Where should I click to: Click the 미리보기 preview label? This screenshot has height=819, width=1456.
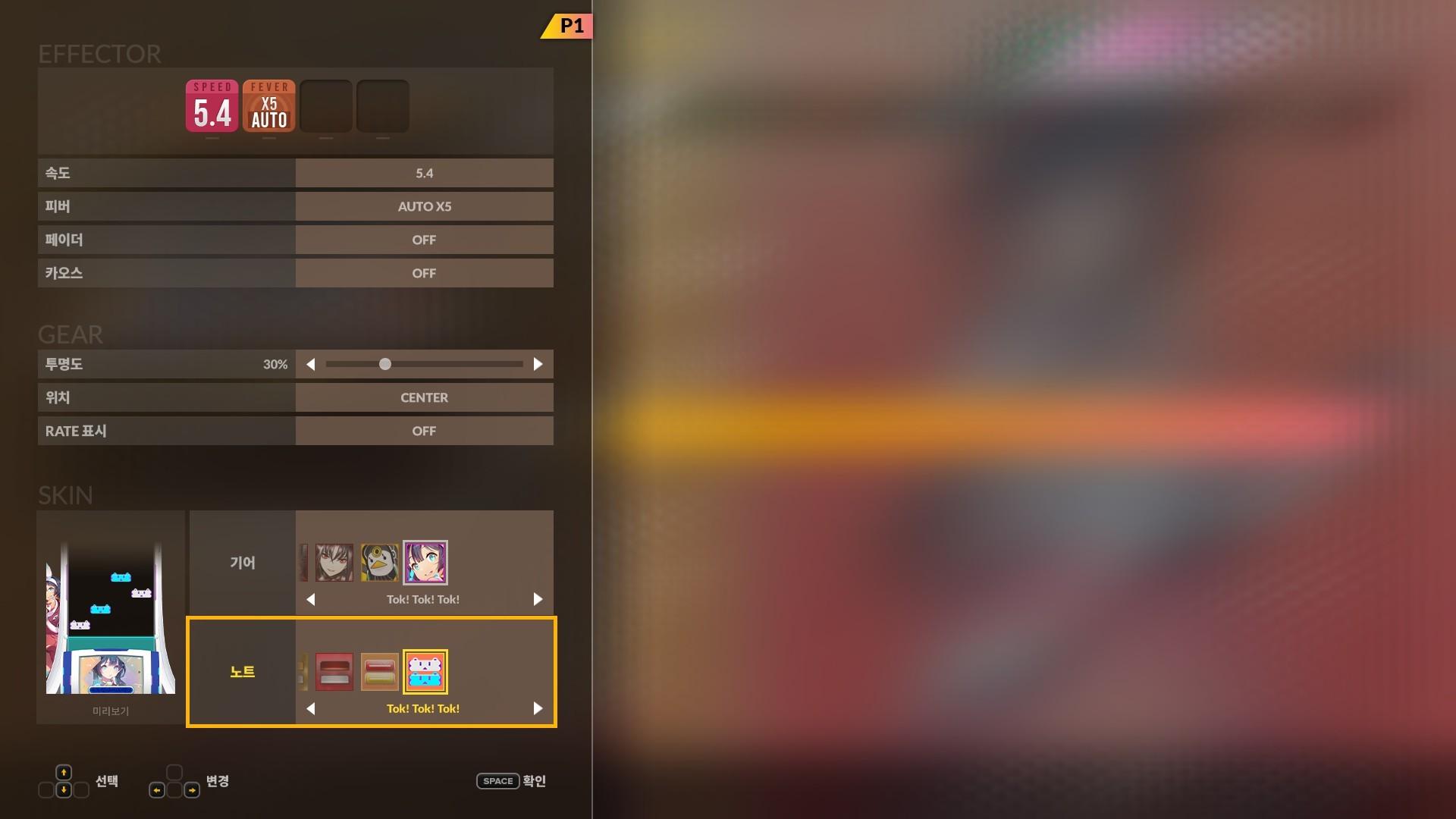click(109, 711)
